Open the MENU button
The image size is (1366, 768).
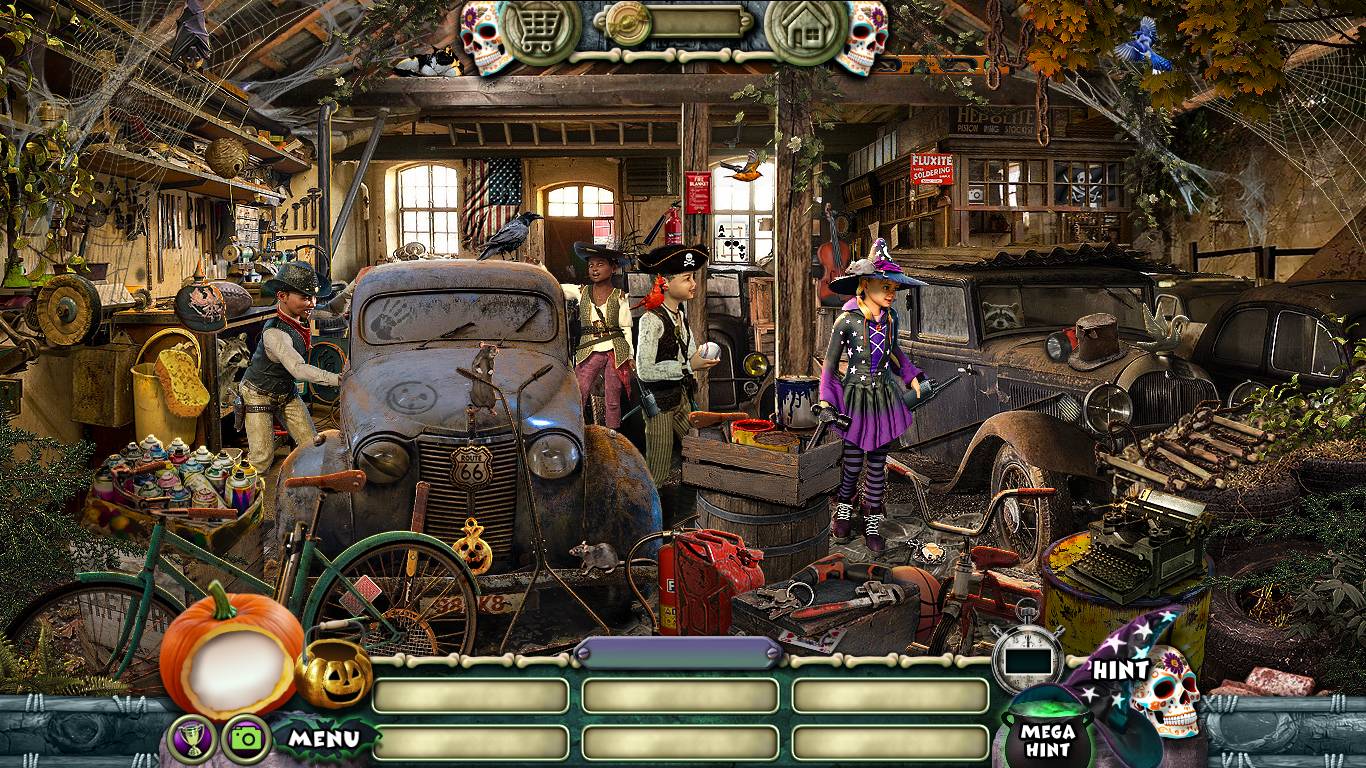click(323, 739)
